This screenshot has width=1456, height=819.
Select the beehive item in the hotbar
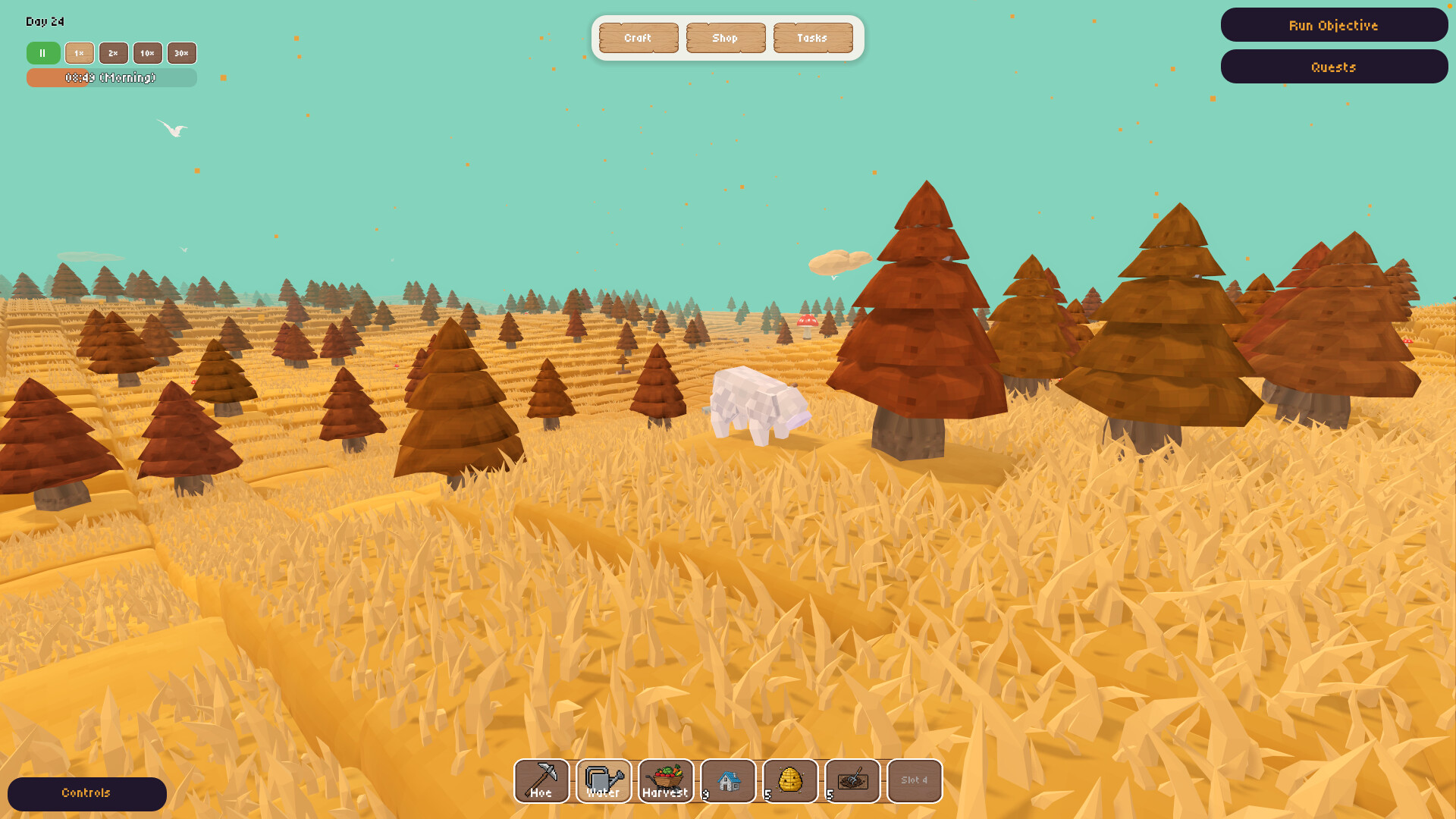pos(790,781)
